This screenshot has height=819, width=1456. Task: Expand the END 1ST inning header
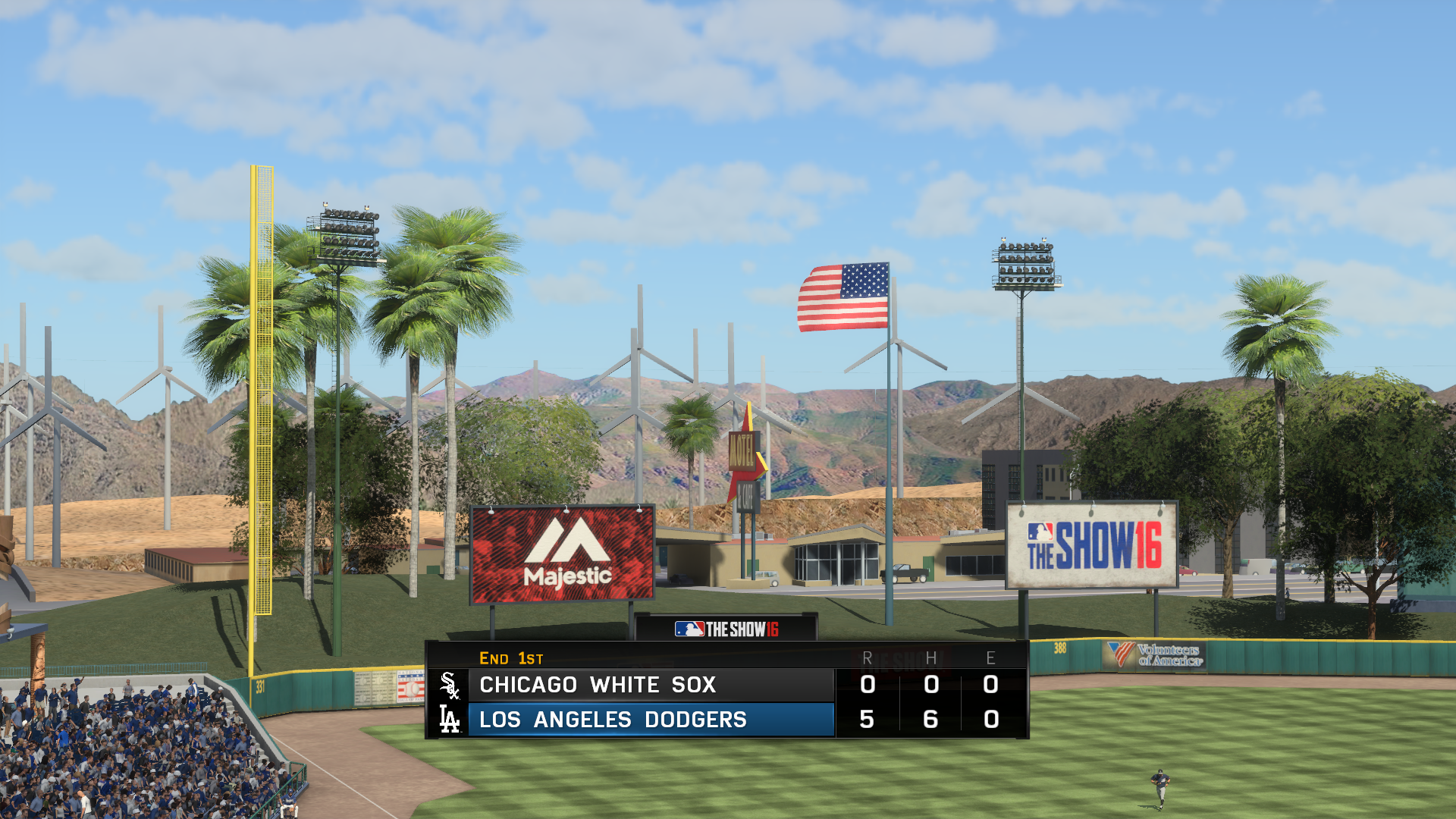[510, 659]
